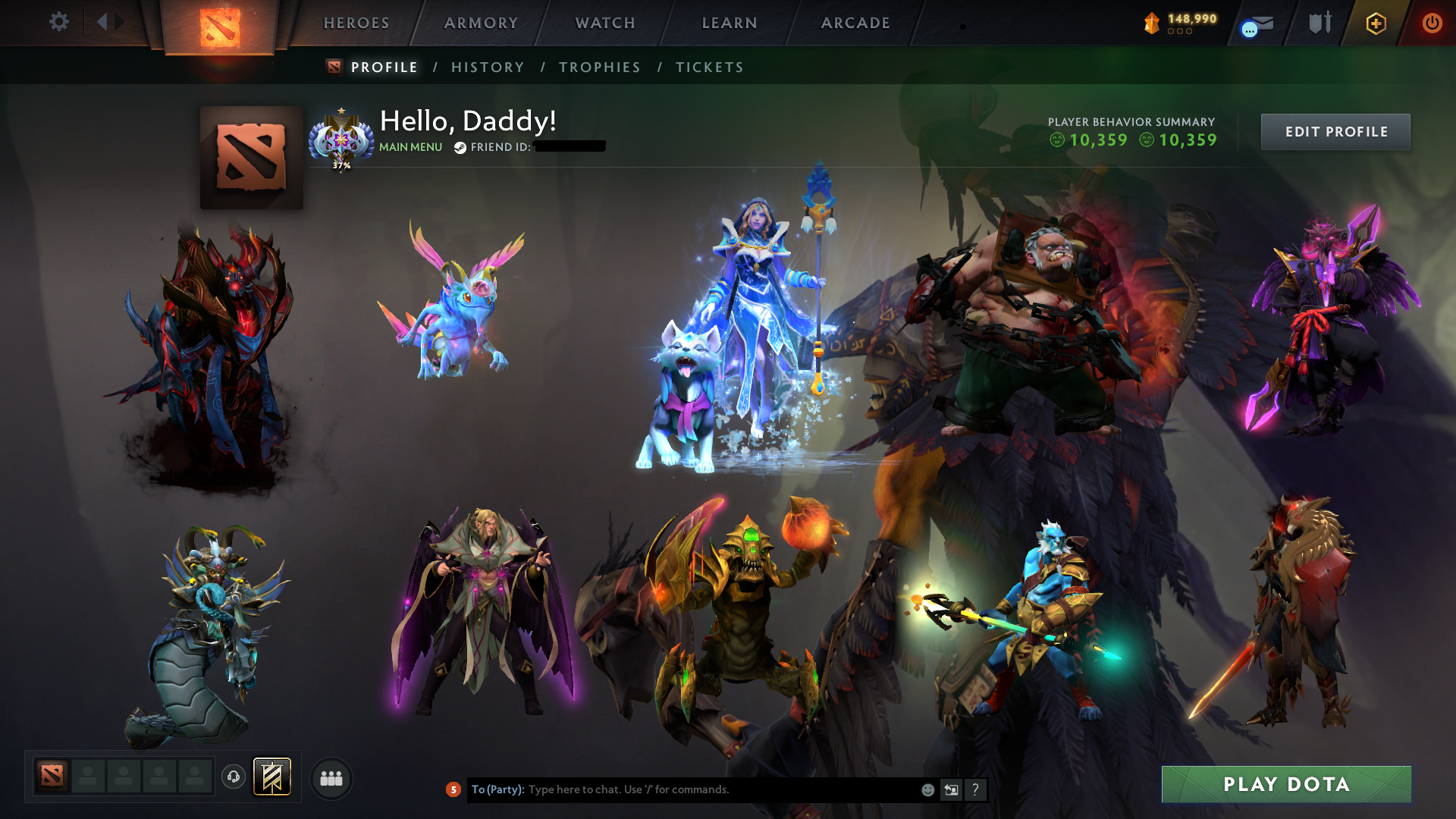Toggle the friends list via people icon
The image size is (1456, 819).
(x=330, y=778)
